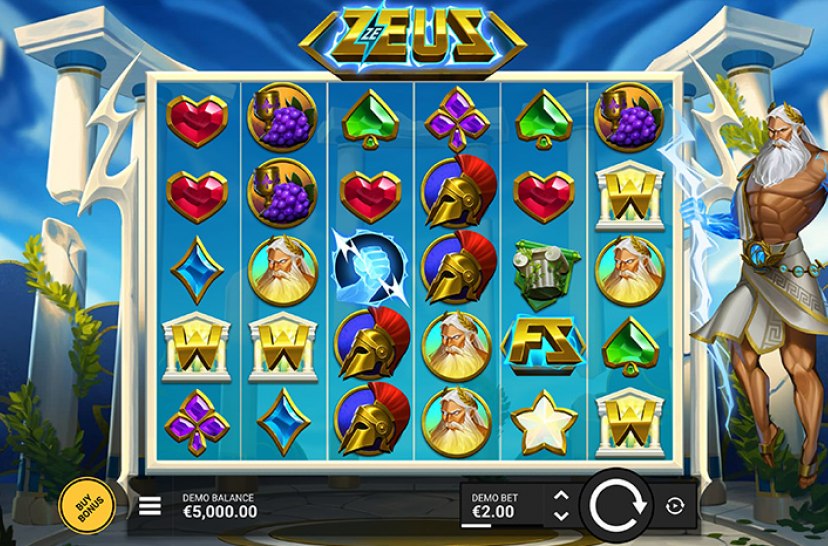This screenshot has width=828, height=546.
Task: Open the Buy Bonus feature
Action: tap(85, 506)
